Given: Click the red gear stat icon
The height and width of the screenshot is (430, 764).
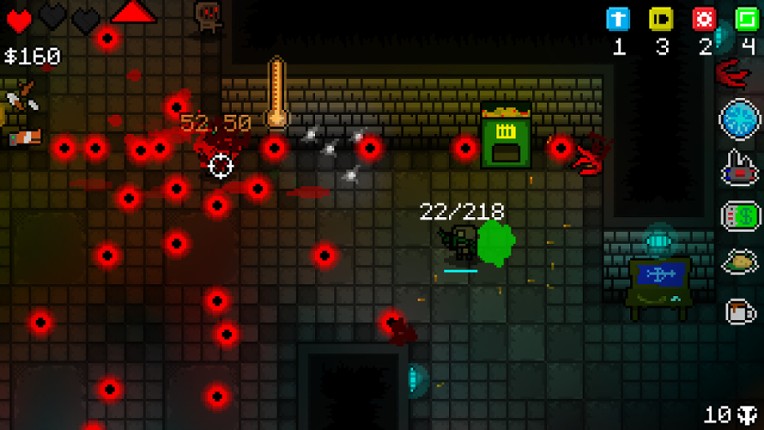Looking at the screenshot, I should (x=704, y=19).
